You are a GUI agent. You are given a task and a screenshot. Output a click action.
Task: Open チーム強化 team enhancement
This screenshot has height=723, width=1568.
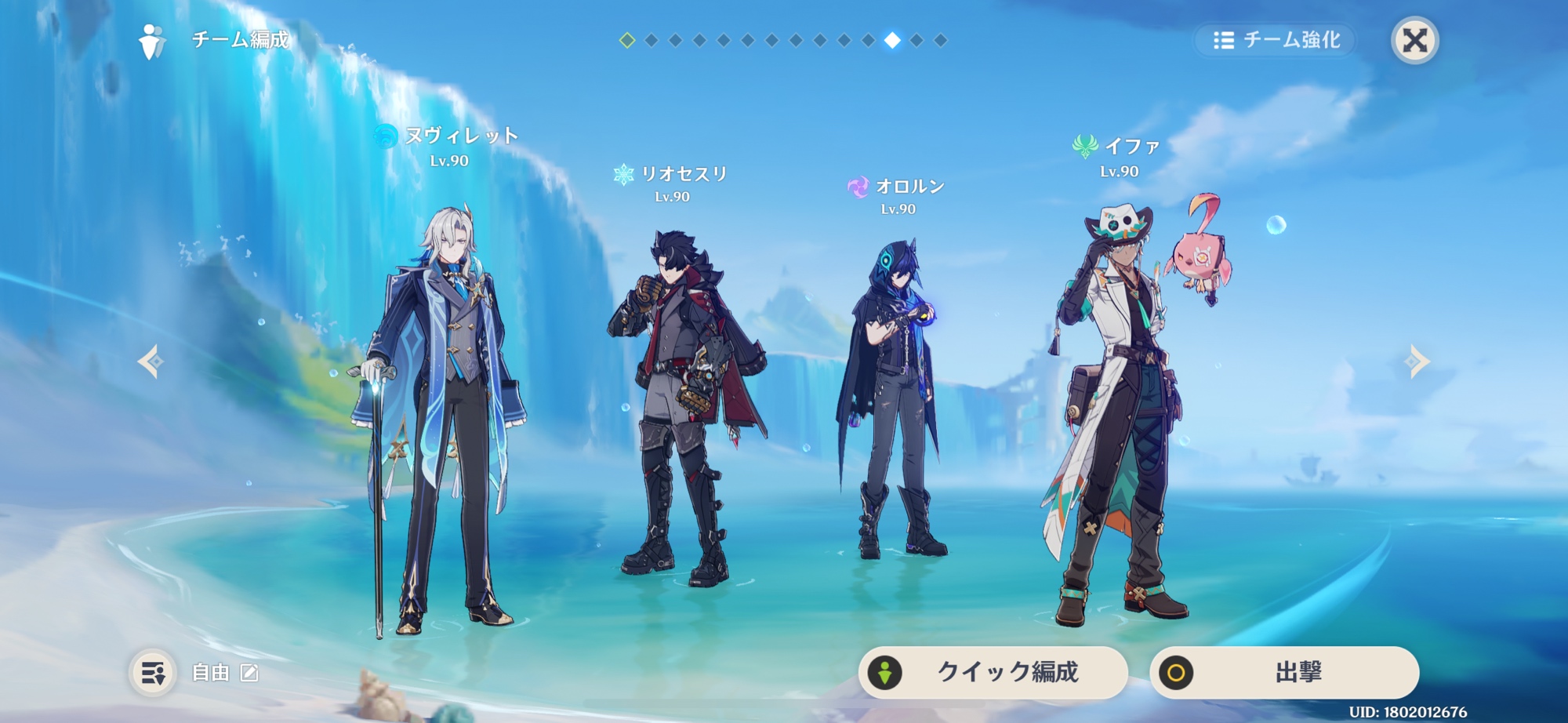(1276, 40)
